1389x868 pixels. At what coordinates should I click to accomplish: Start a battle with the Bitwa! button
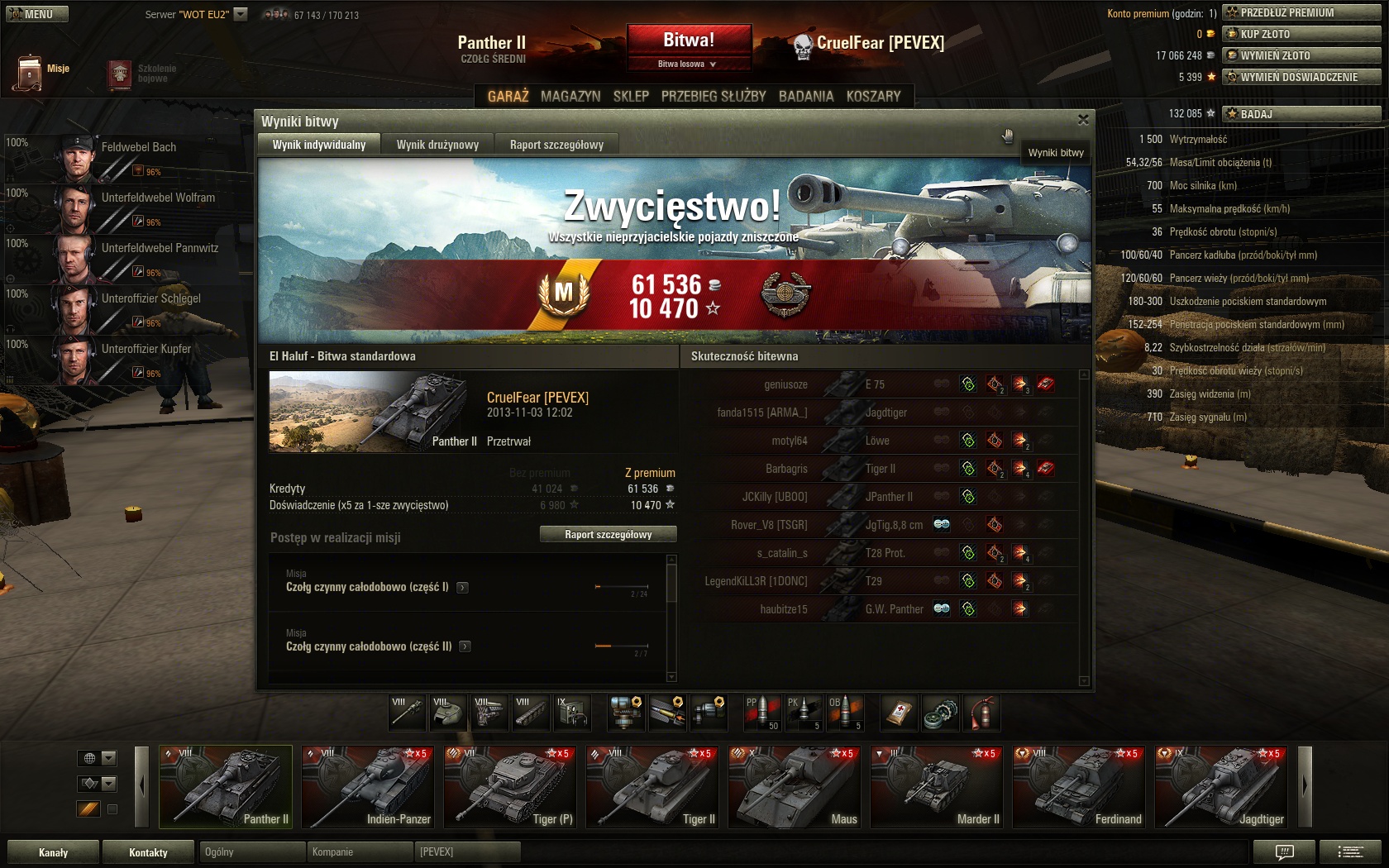pos(689,41)
